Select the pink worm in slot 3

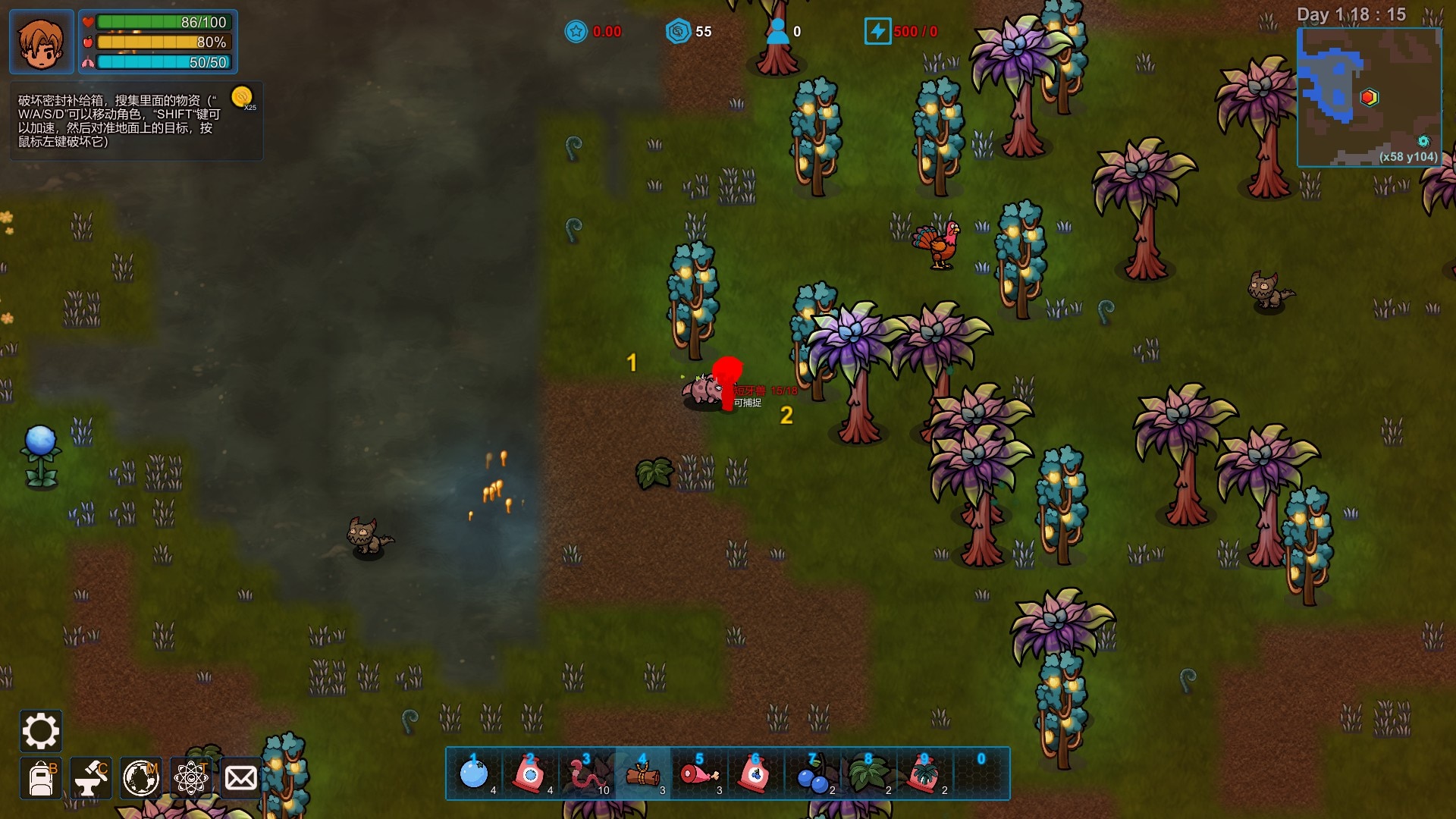coord(587,774)
